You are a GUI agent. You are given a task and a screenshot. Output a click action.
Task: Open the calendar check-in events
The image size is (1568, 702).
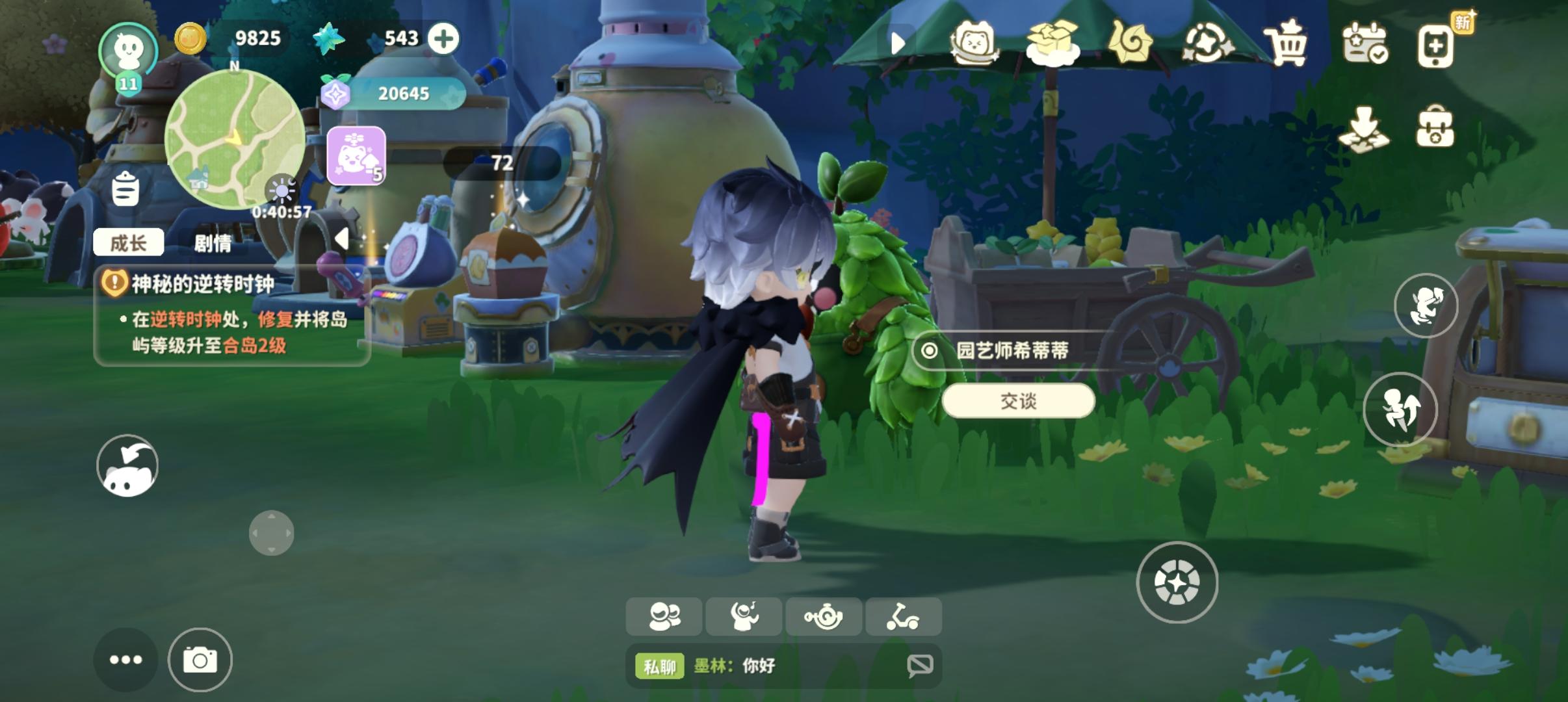click(x=1367, y=44)
